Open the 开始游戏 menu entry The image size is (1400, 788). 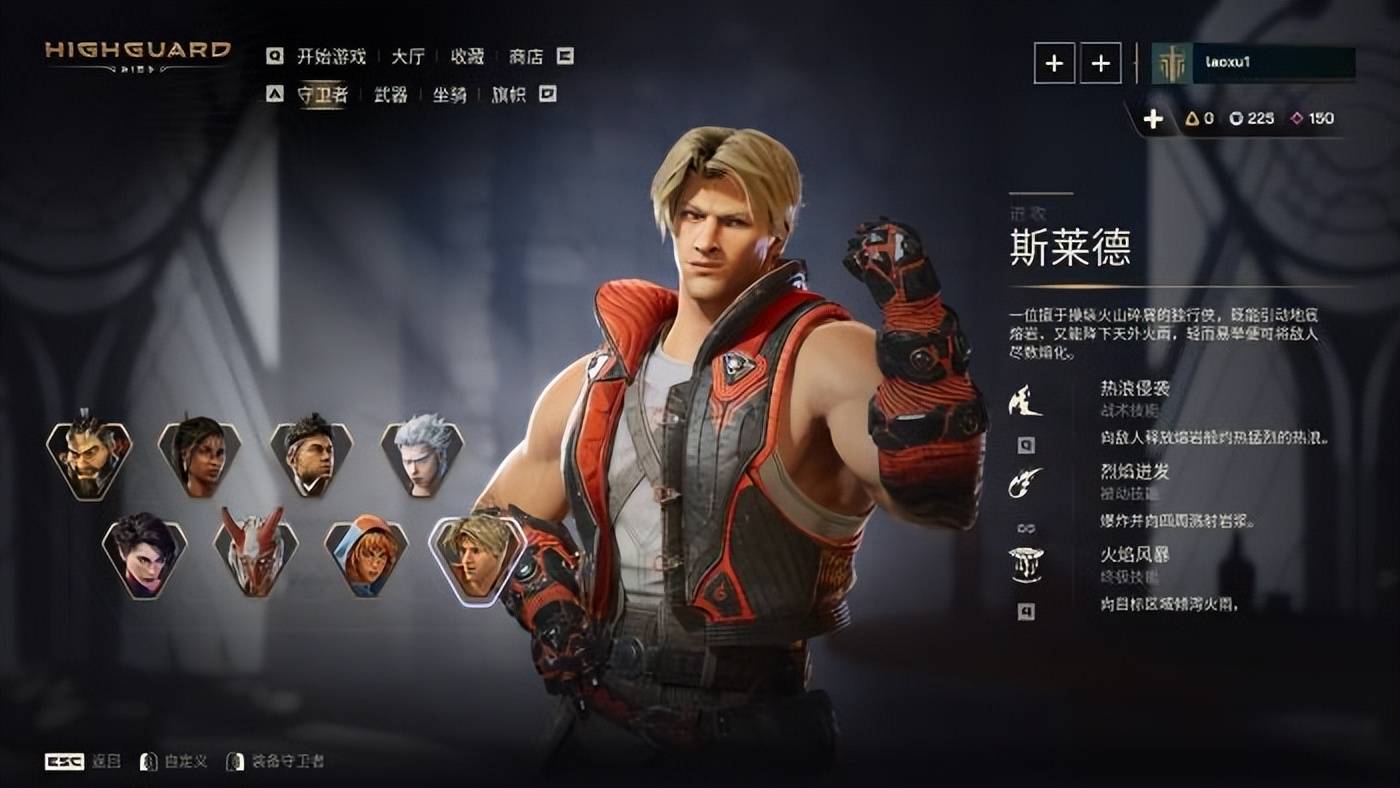pyautogui.click(x=331, y=56)
